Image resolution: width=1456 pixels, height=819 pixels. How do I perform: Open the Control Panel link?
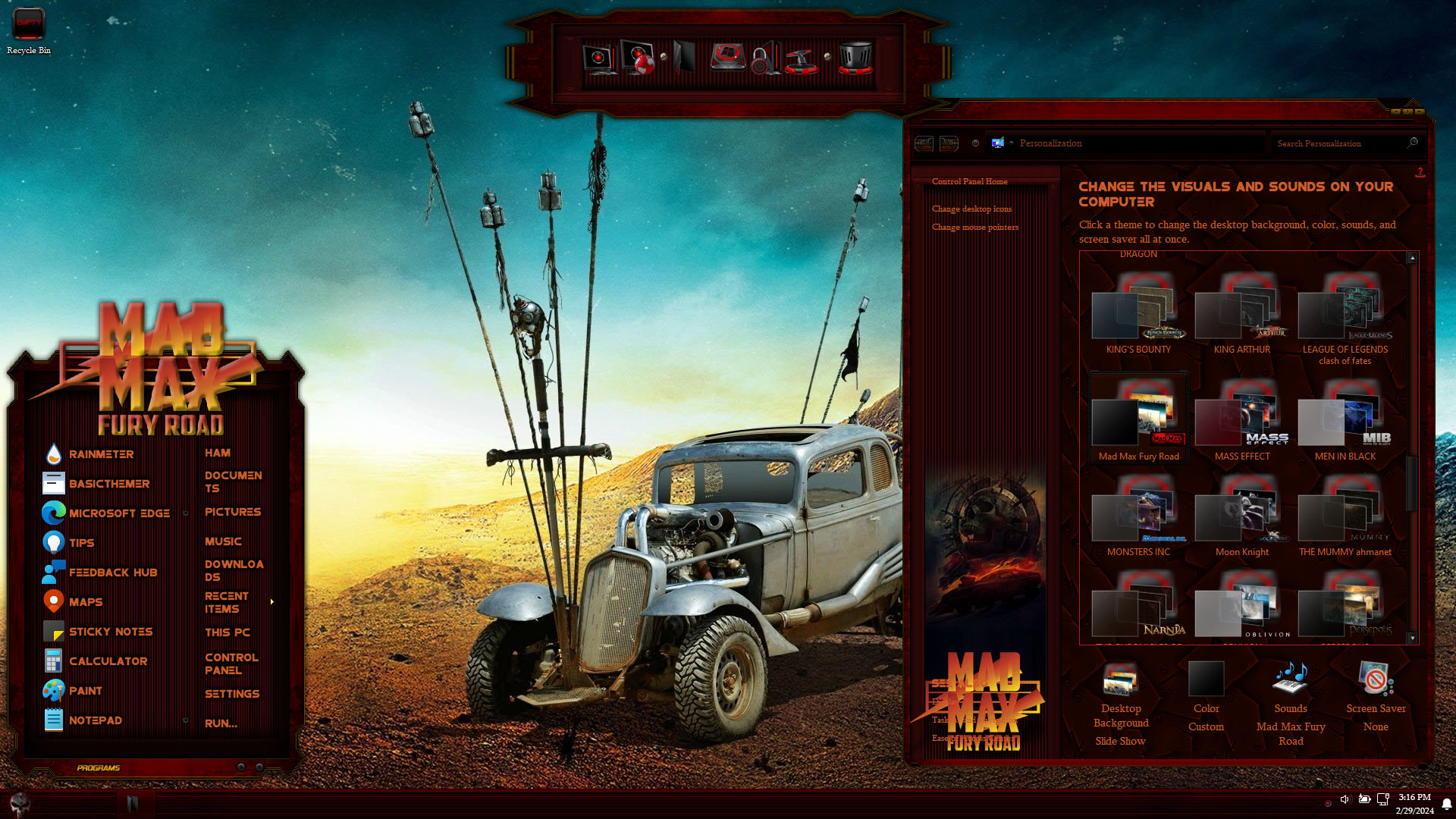(231, 664)
